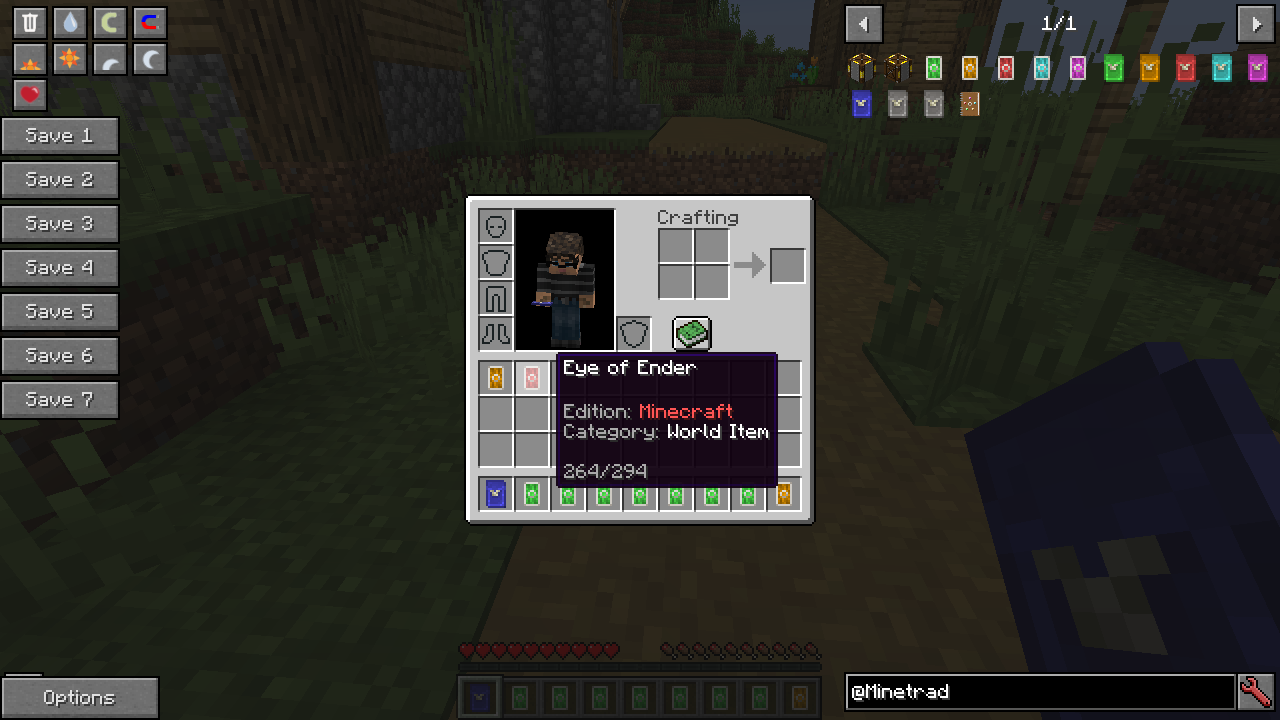Set time to sunrise with dawn icon

29,58
